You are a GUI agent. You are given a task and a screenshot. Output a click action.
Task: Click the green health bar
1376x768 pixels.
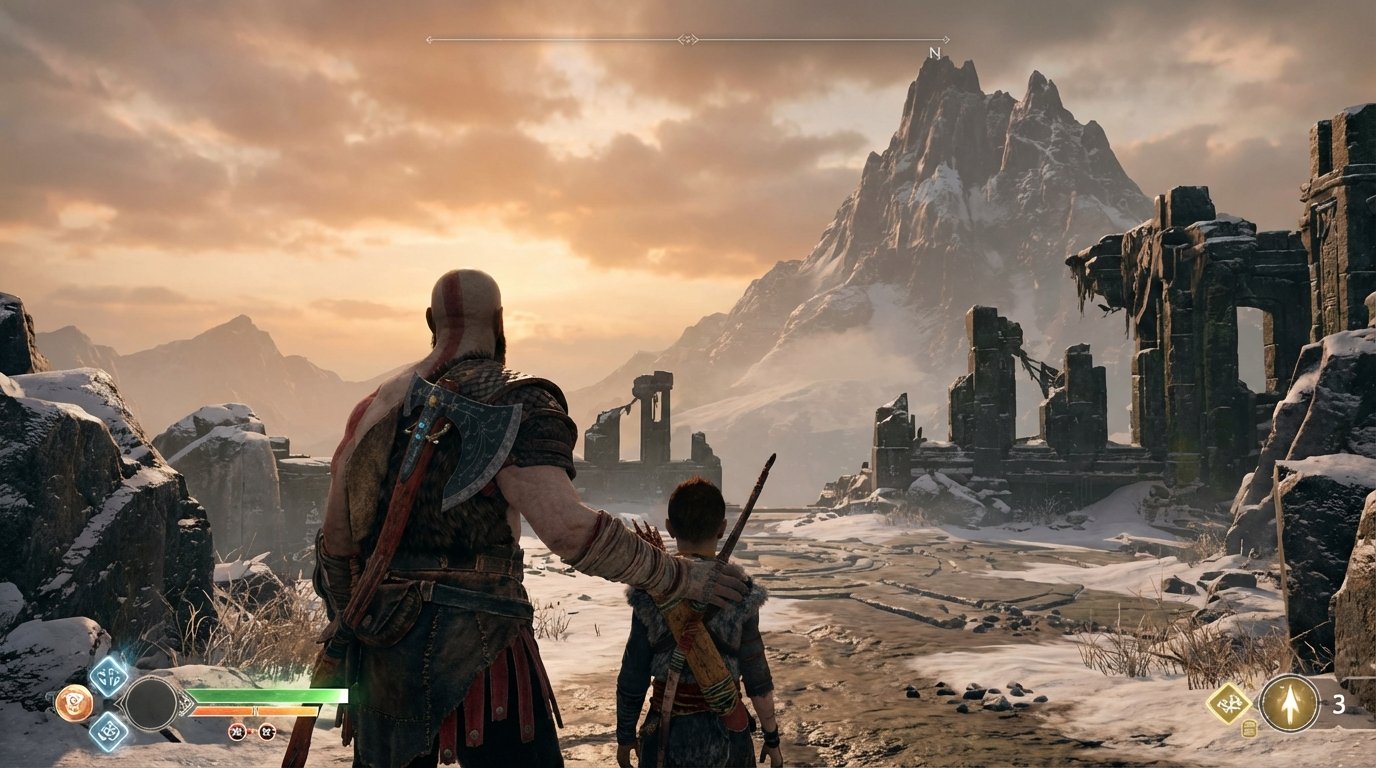point(267,696)
